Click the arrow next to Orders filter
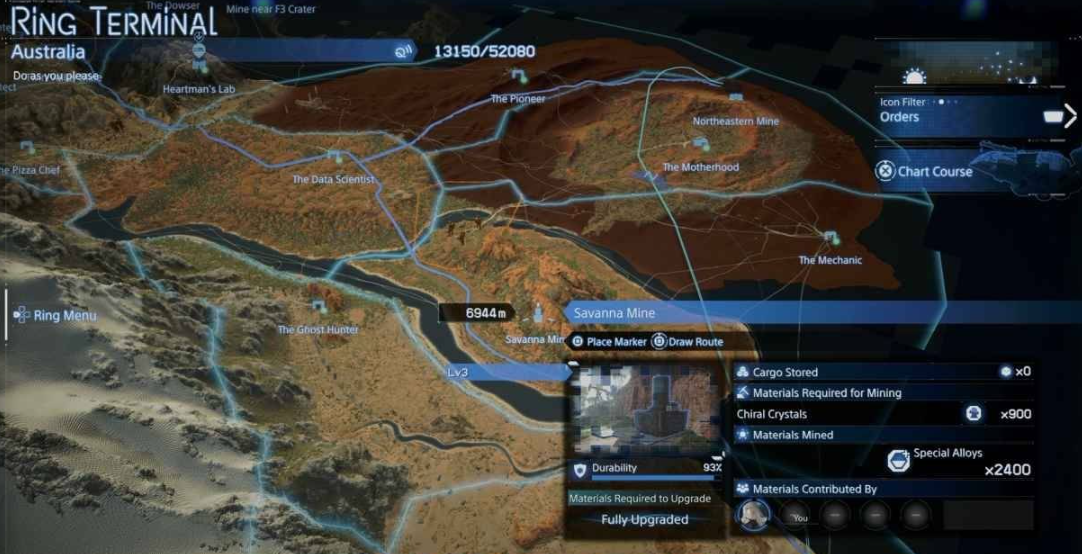The image size is (1082, 554). click(x=1068, y=116)
